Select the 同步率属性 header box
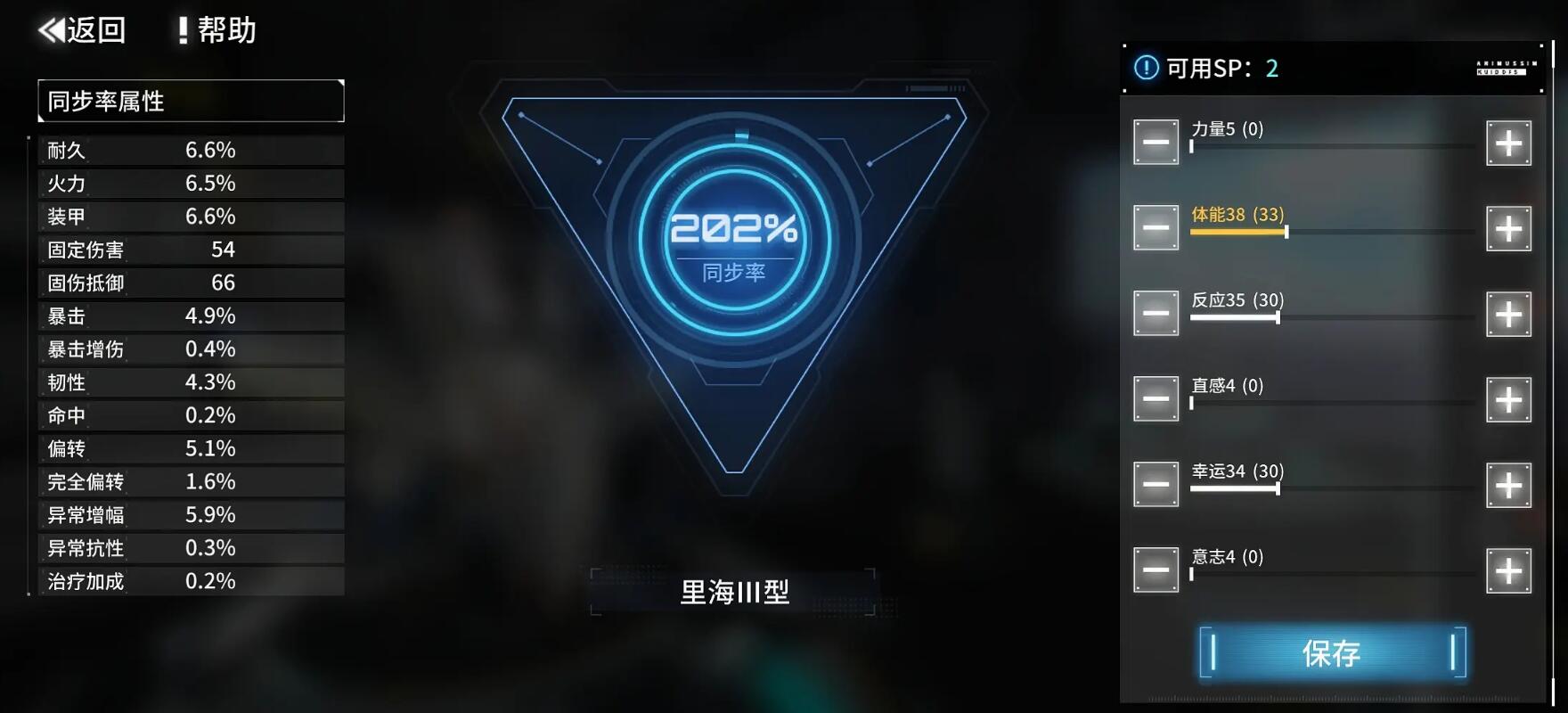The image size is (1568, 713). pos(191,101)
